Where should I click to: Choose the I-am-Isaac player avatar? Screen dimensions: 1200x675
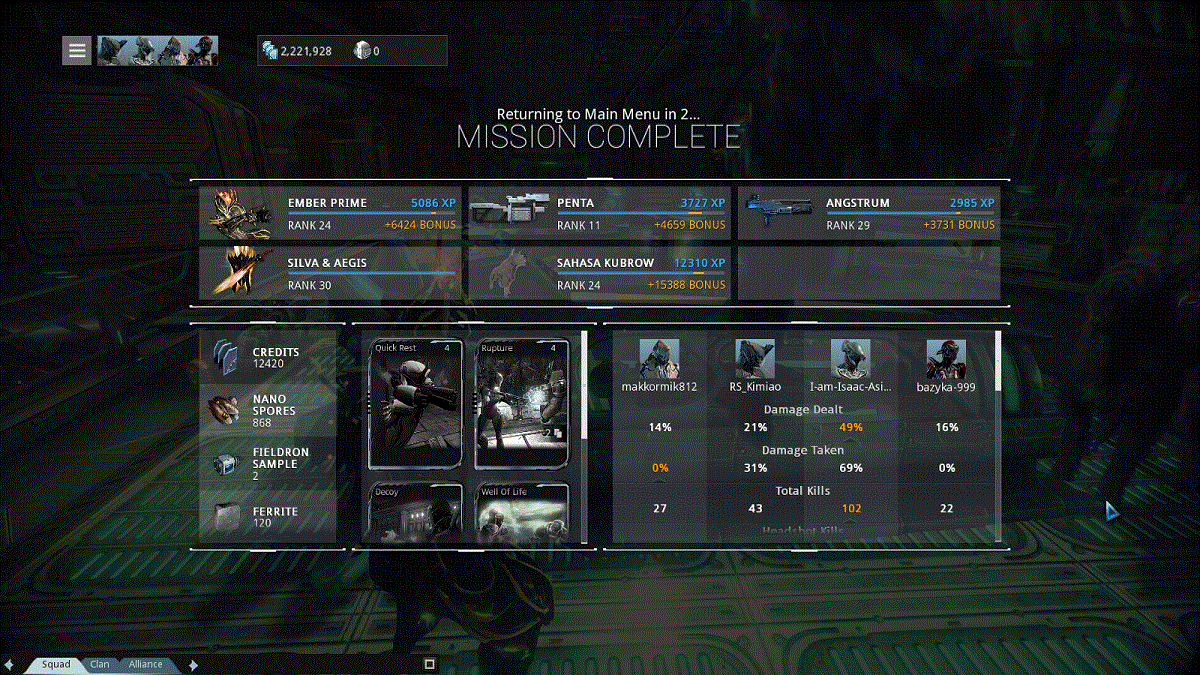coord(851,359)
